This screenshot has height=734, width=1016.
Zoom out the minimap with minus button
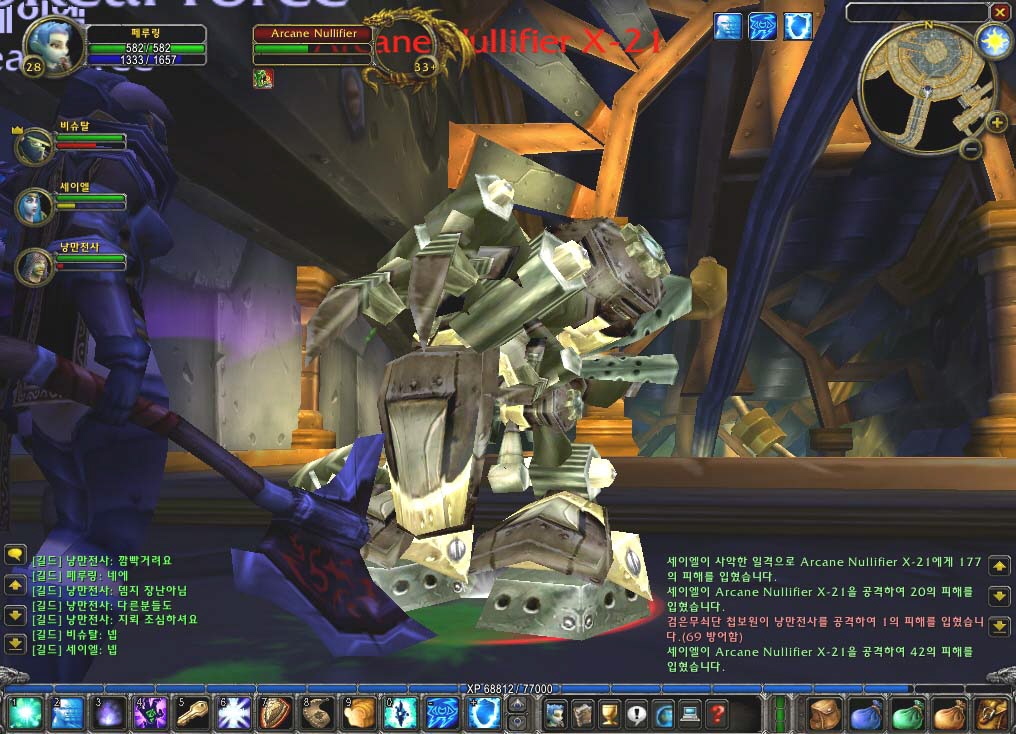pyautogui.click(x=970, y=149)
